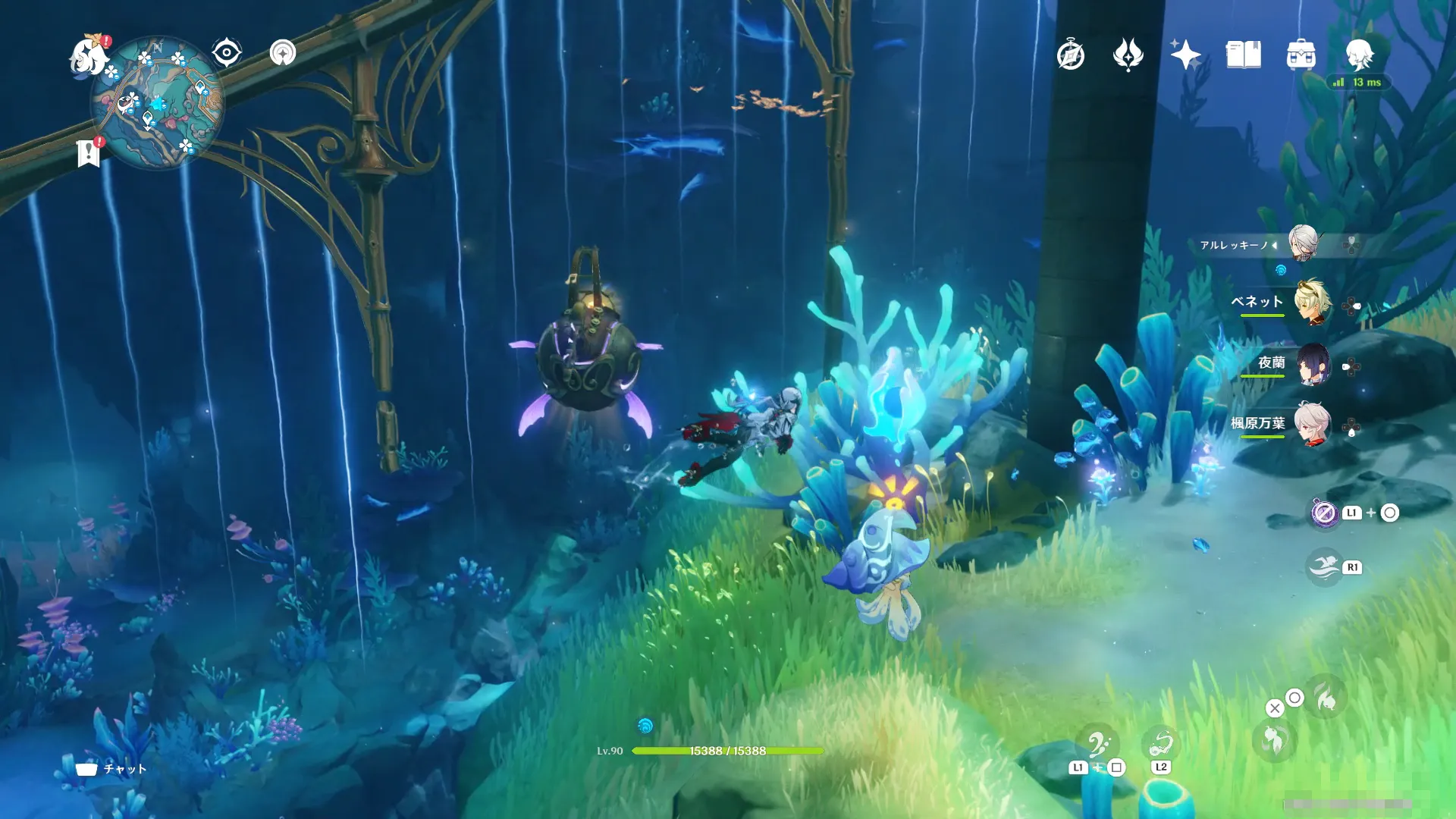The height and width of the screenshot is (819, 1456).
Task: Open the wish star icon
Action: (1185, 55)
